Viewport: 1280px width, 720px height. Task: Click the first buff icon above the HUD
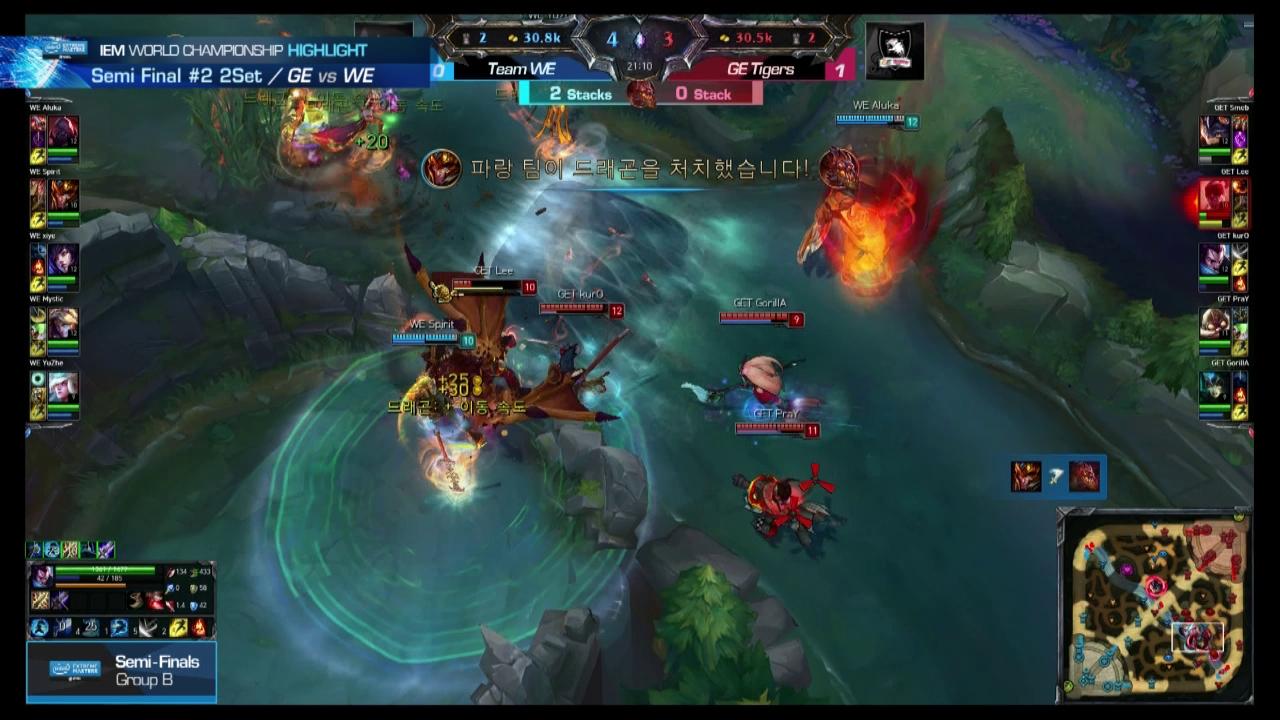click(34, 550)
